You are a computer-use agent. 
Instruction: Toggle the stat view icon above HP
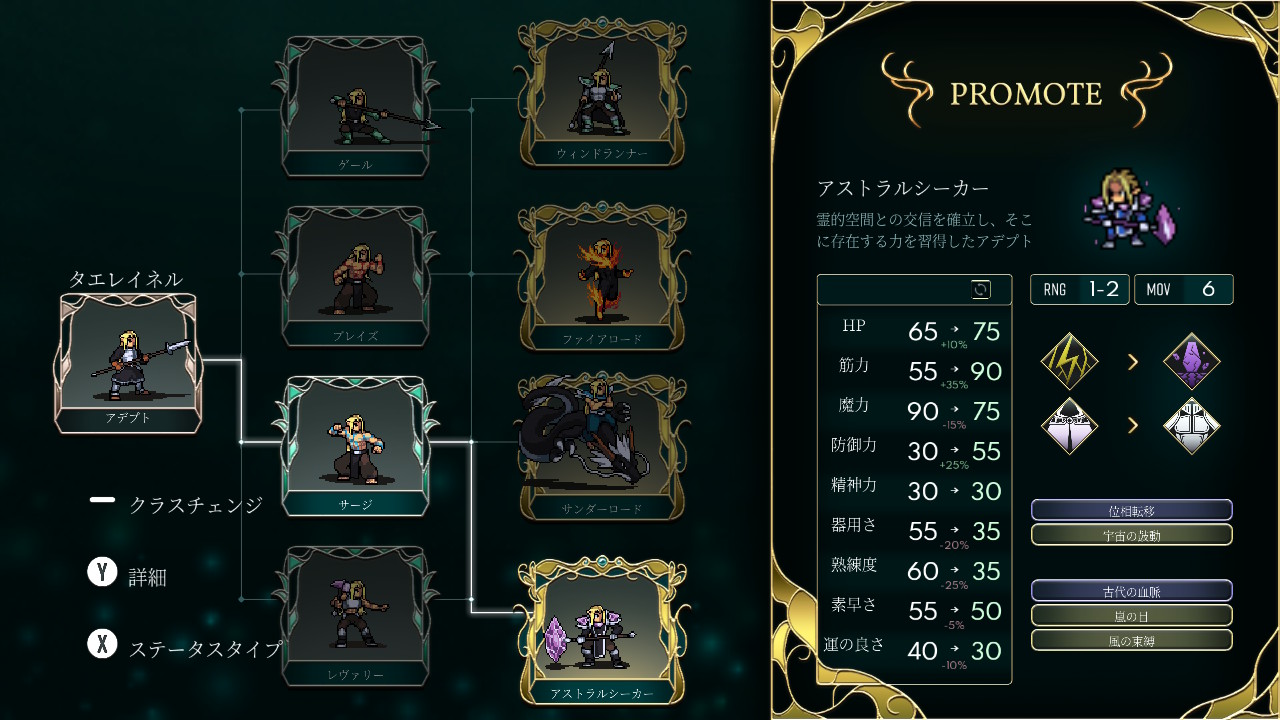pos(981,290)
